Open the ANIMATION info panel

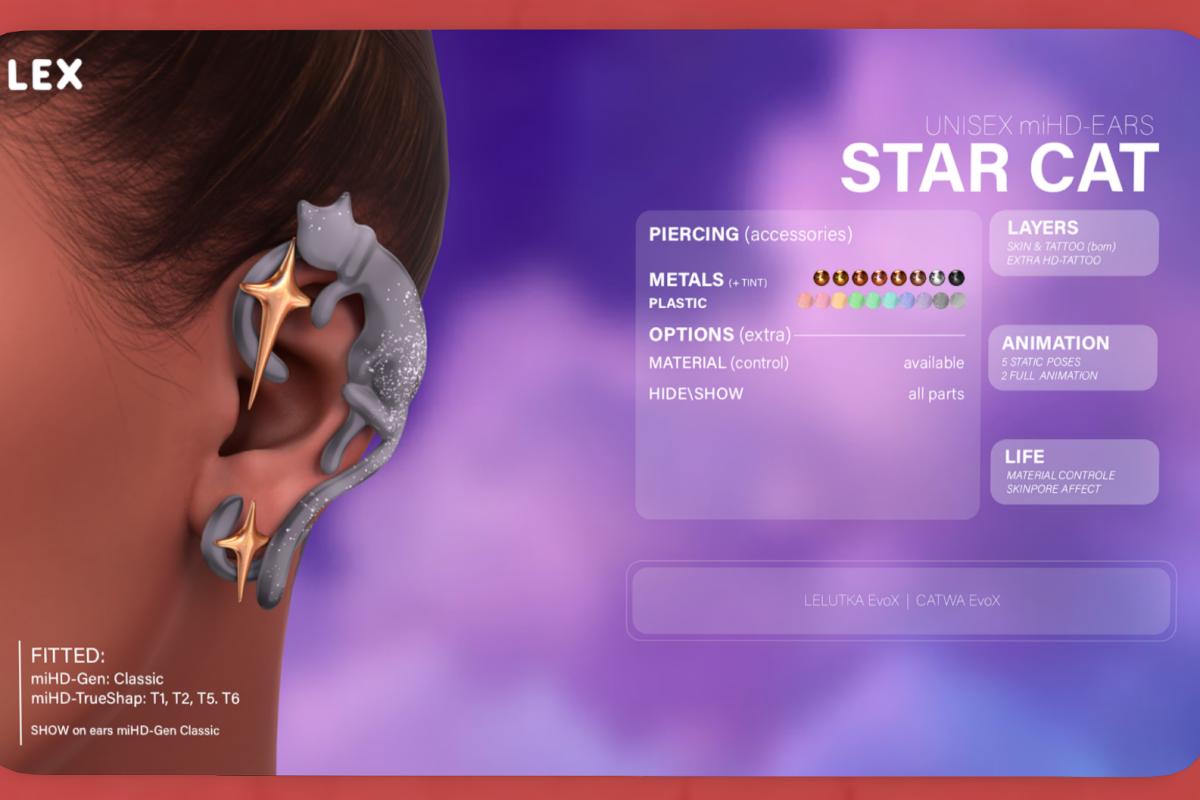point(1073,357)
